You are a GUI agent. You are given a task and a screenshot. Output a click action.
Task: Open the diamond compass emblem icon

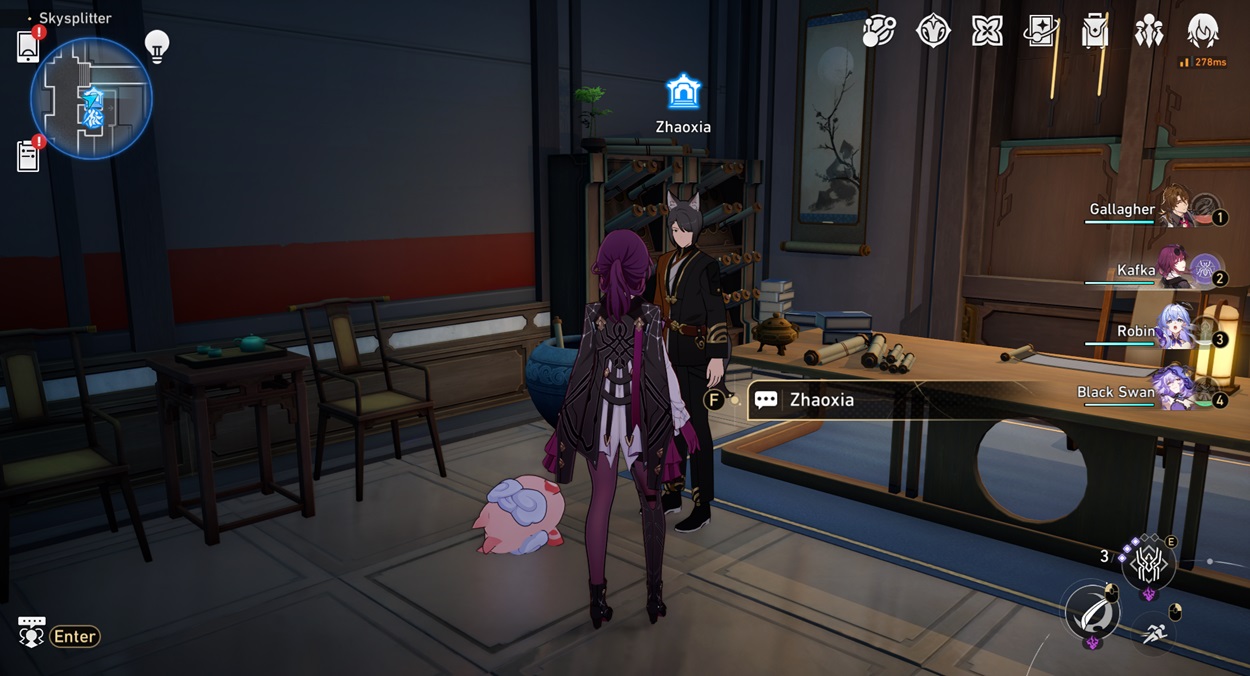click(933, 32)
